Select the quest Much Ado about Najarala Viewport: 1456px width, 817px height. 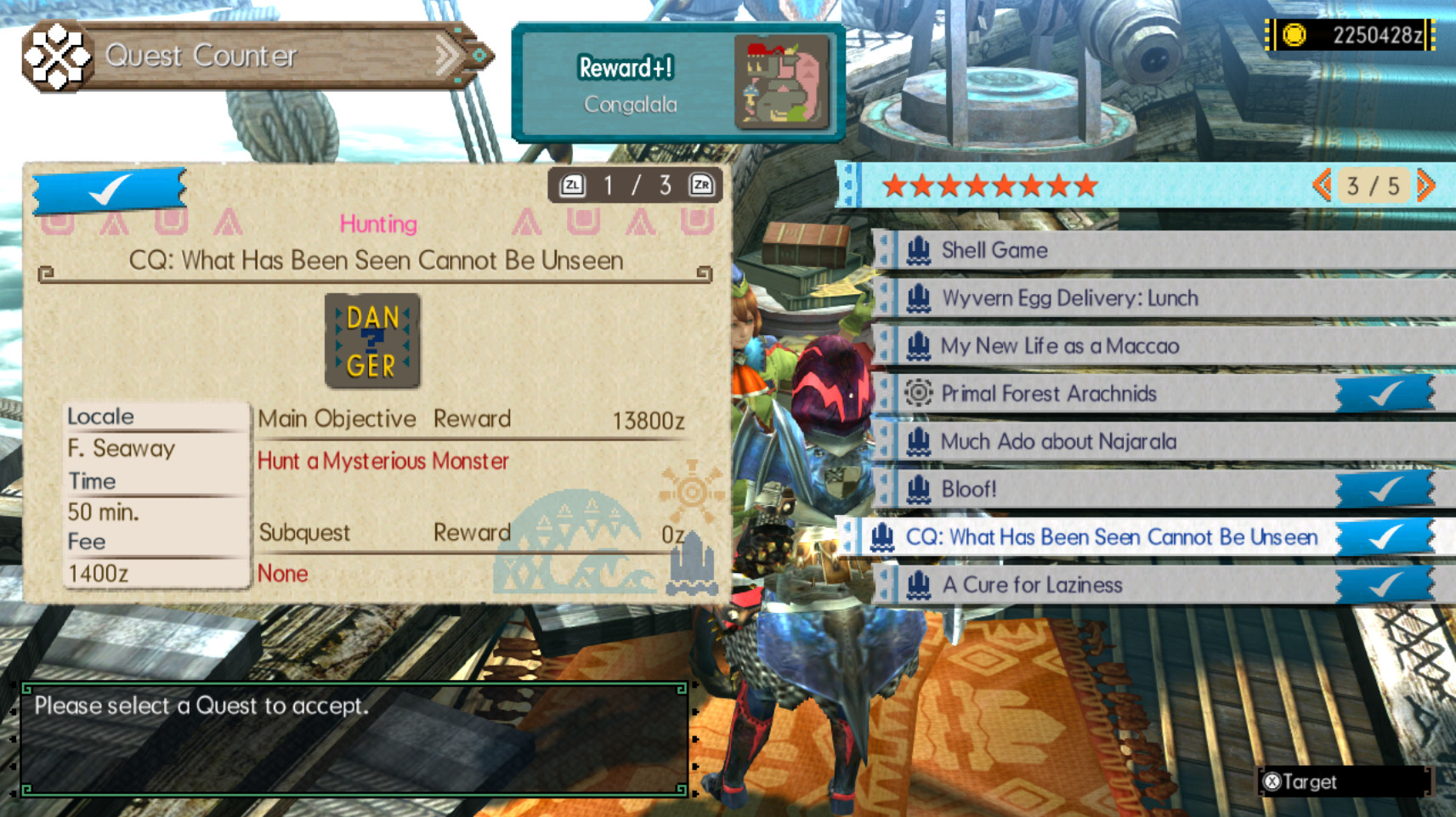tap(1057, 441)
